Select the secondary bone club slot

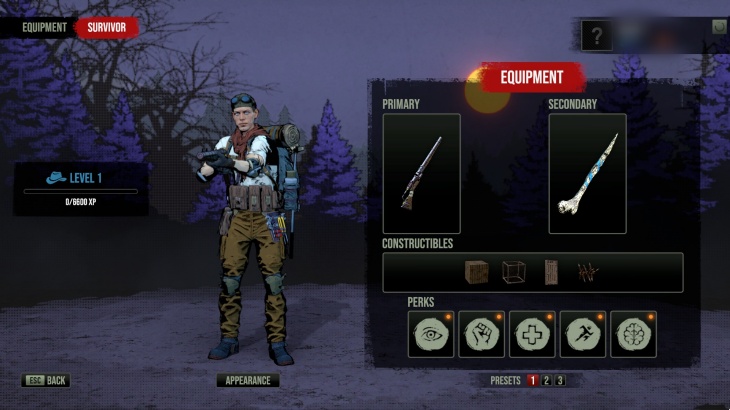coord(587,174)
